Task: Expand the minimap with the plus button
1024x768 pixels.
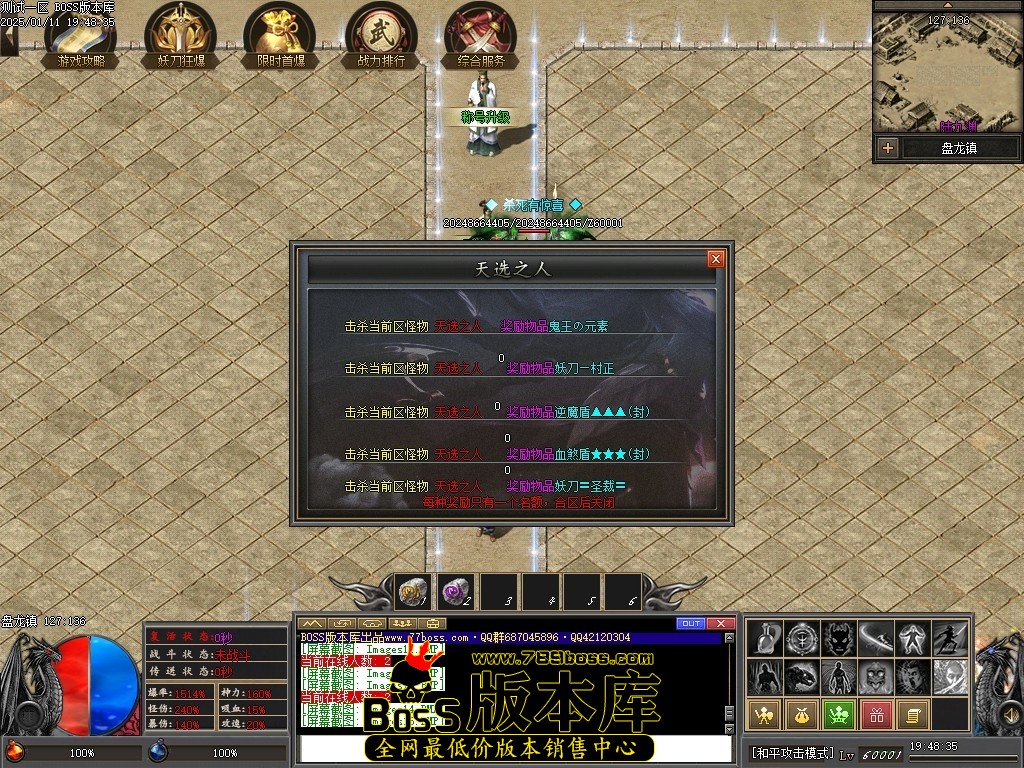Action: (x=887, y=148)
